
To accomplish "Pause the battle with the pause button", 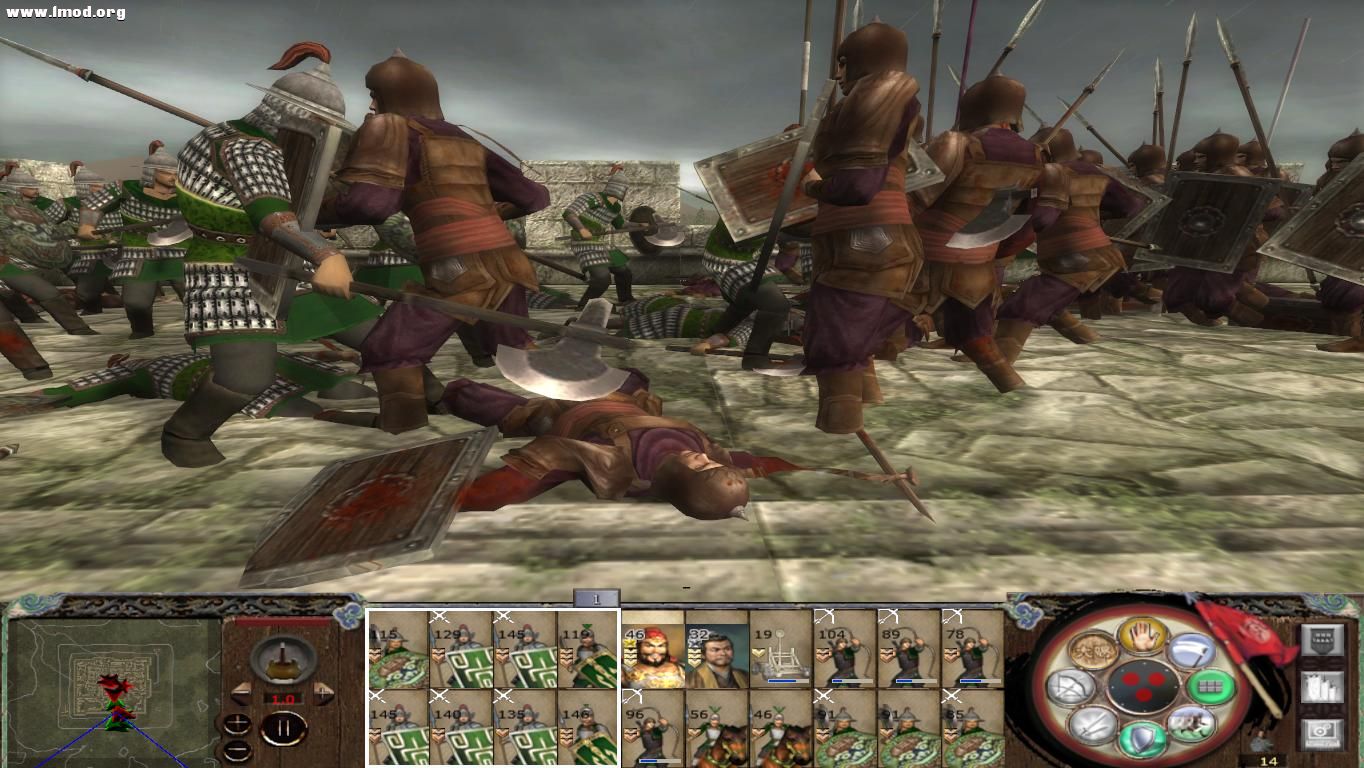I will (x=284, y=726).
